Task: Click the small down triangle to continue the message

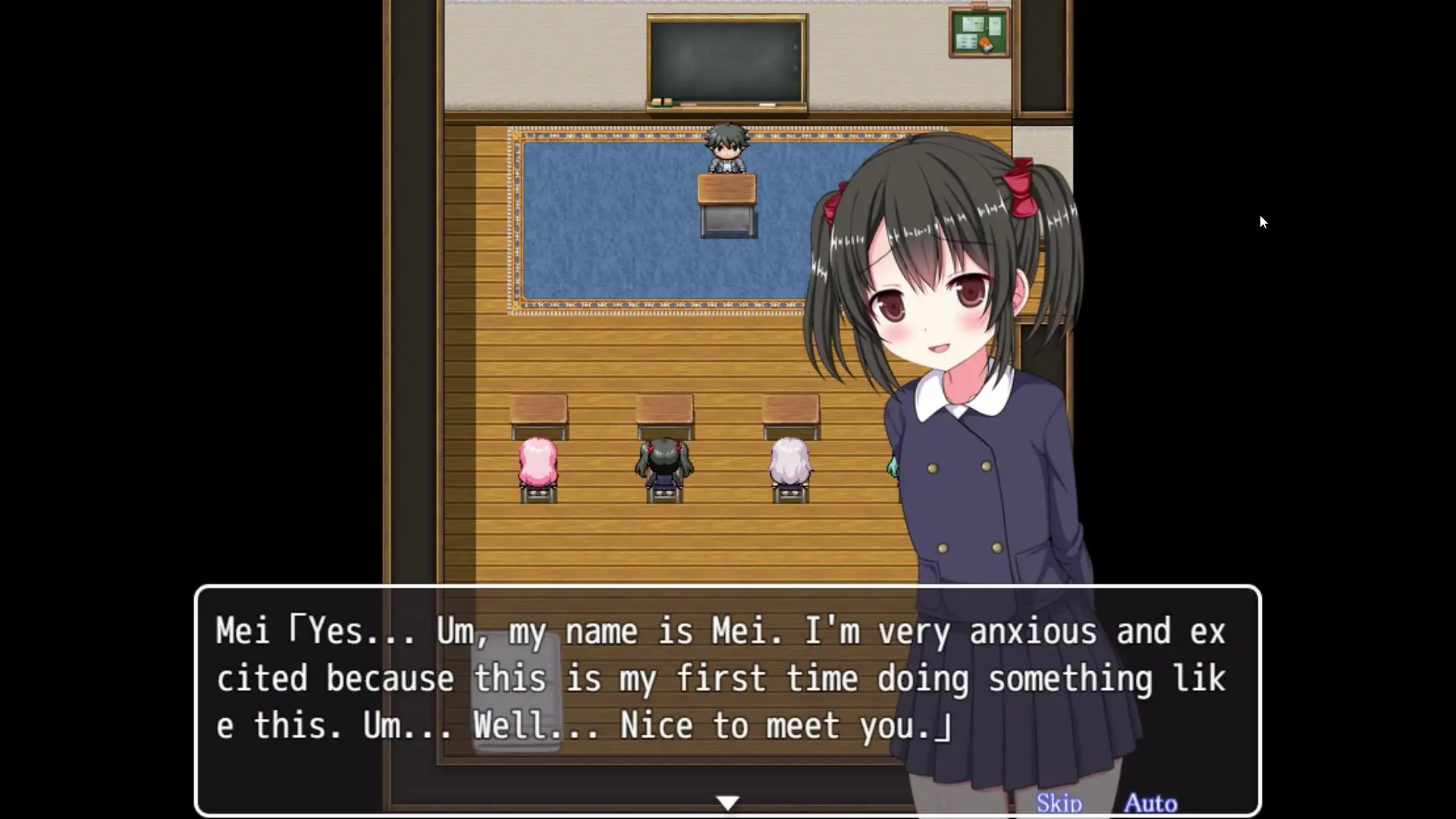Action: [x=726, y=801]
